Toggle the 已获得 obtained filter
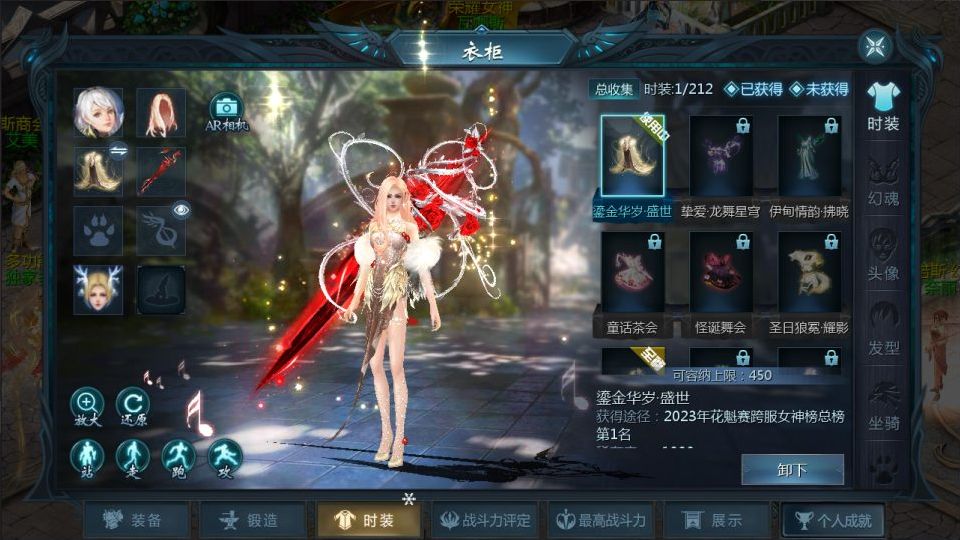 click(x=754, y=89)
